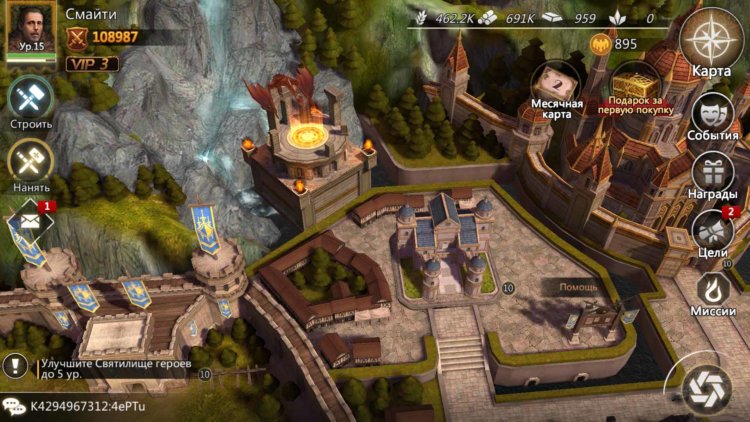Open the VIP 3 badge

pos(92,63)
